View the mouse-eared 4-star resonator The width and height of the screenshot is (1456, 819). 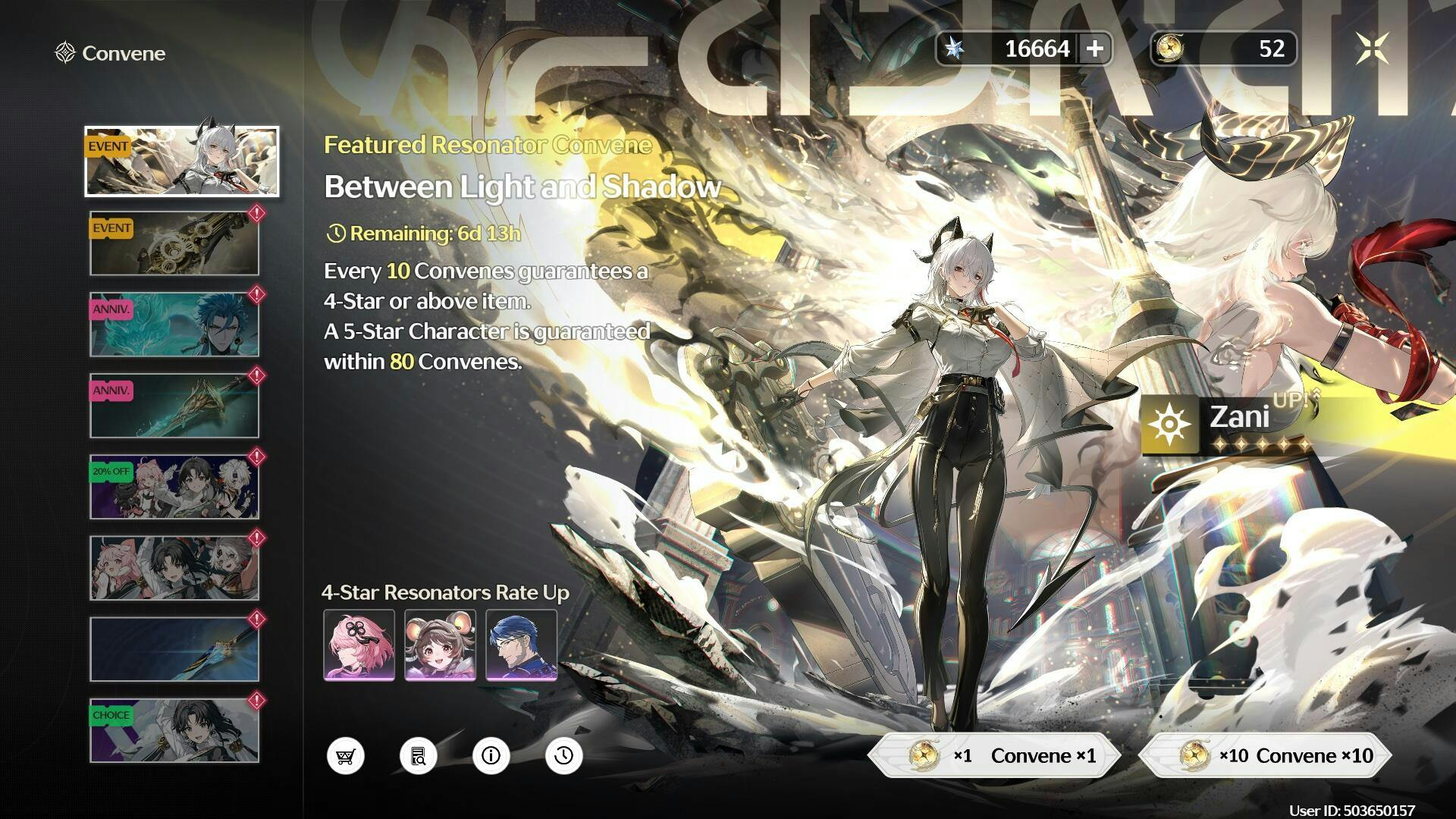click(x=441, y=645)
